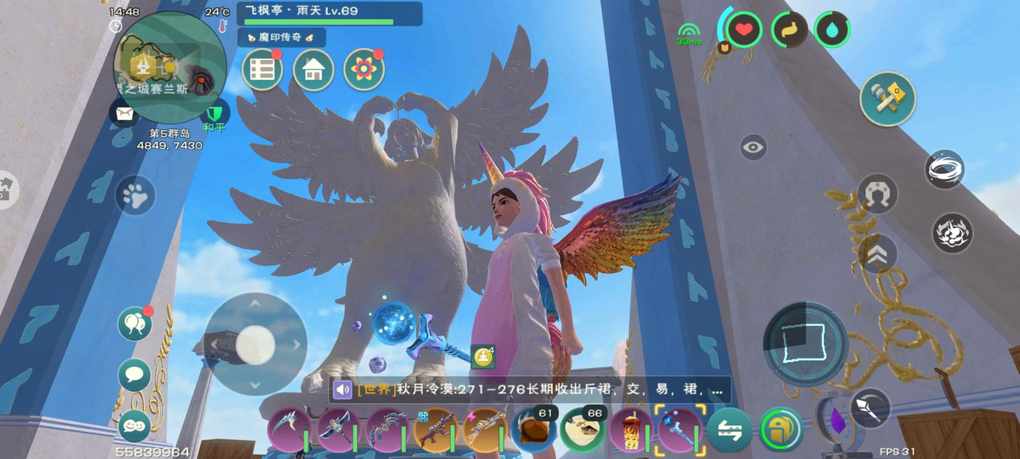Toggle the eye visibility button
Image resolution: width=1020 pixels, height=459 pixels.
(753, 148)
